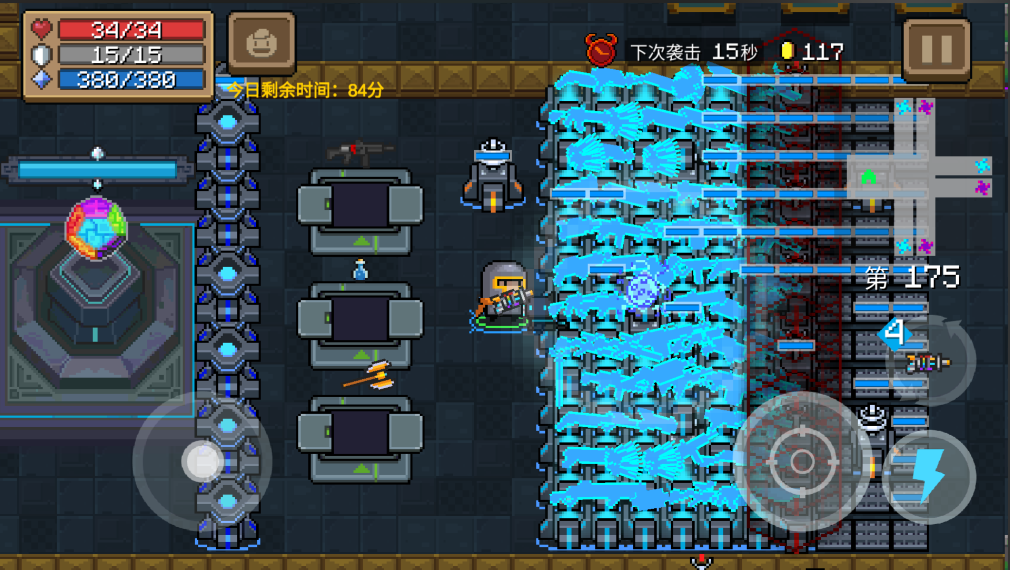
Task: Activate the lightning bolt skill
Action: point(929,477)
